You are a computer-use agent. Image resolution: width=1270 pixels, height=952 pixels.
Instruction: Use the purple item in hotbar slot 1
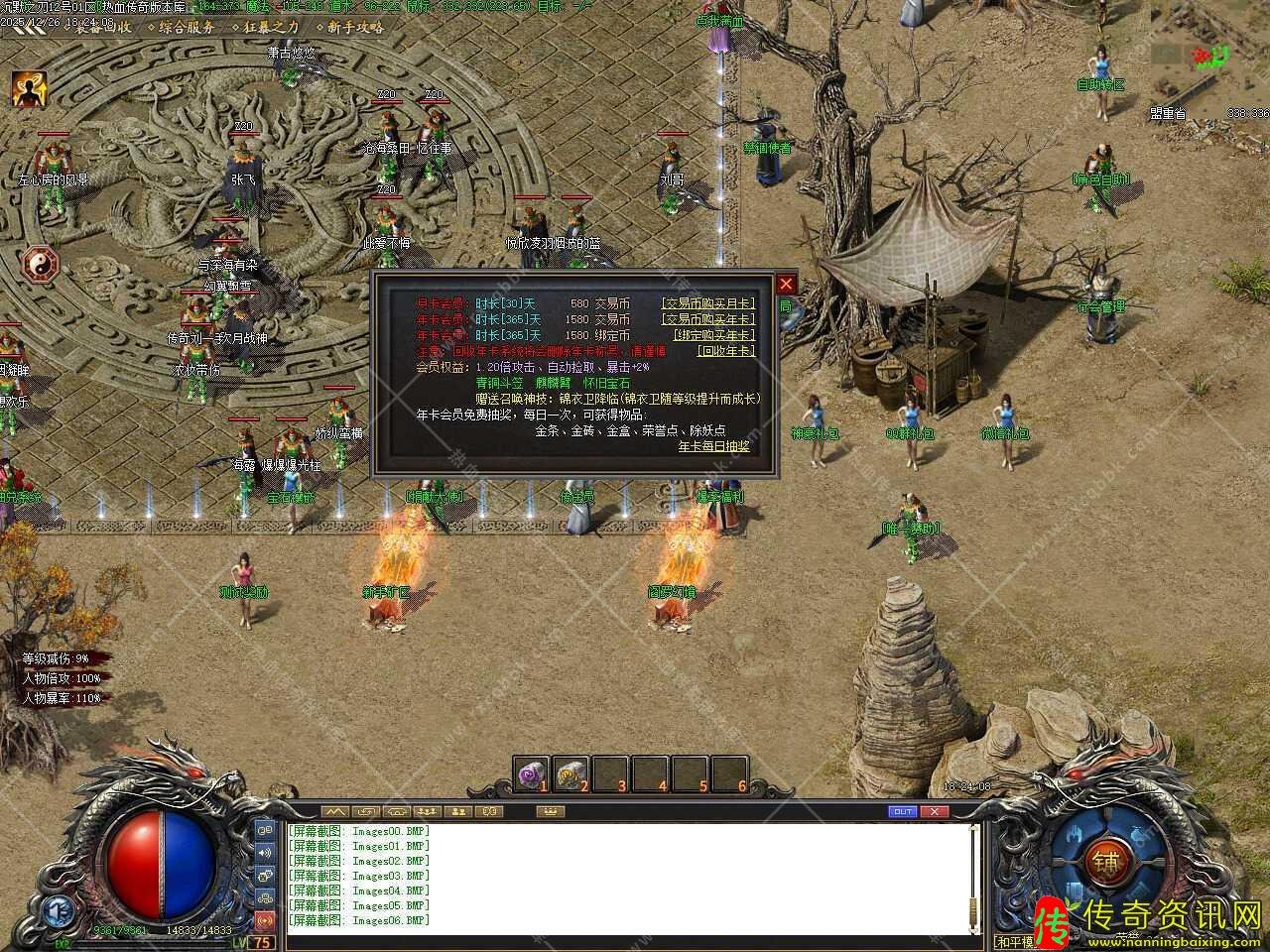pos(532,772)
